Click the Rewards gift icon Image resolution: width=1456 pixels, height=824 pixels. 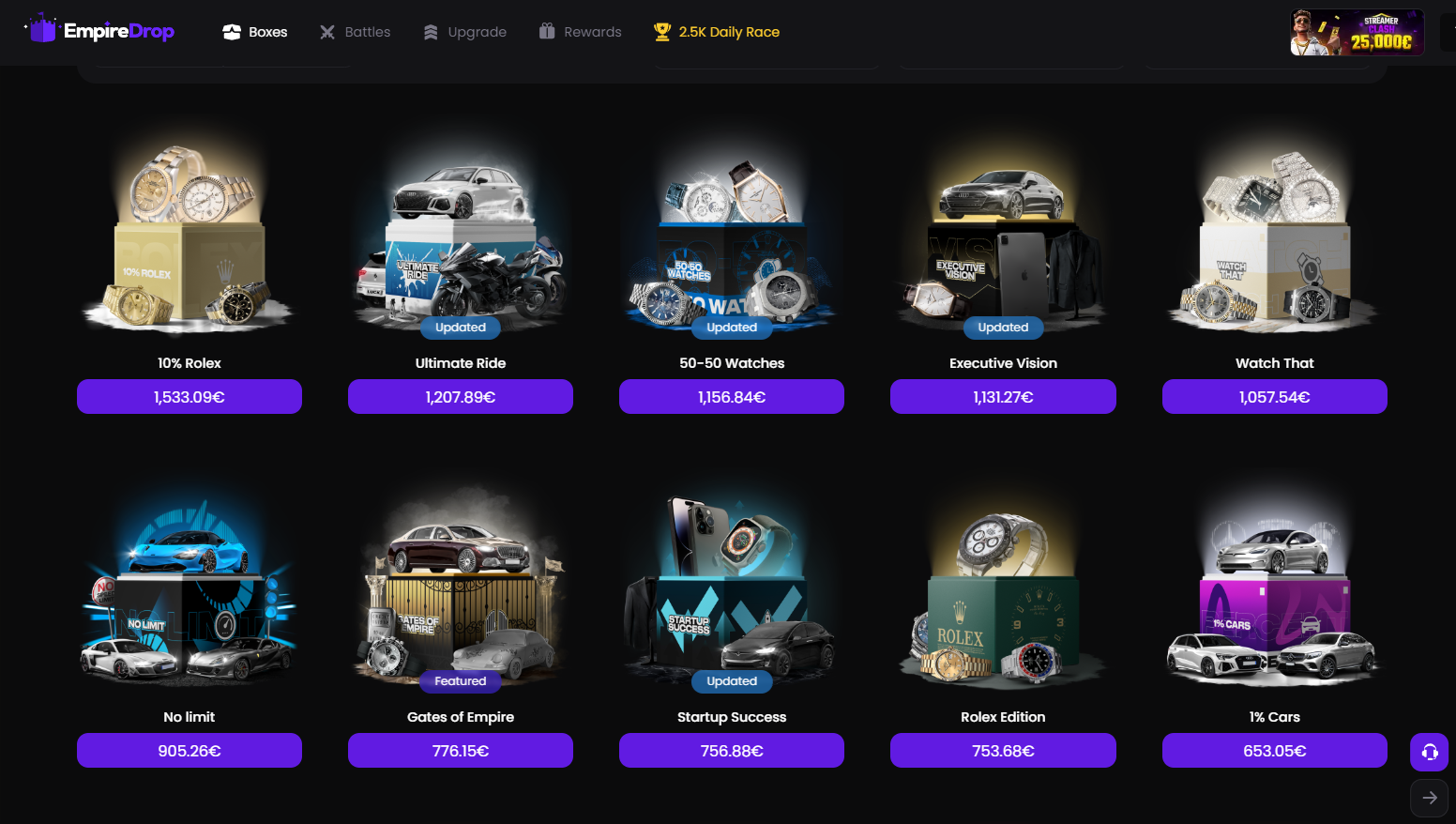[x=547, y=31]
